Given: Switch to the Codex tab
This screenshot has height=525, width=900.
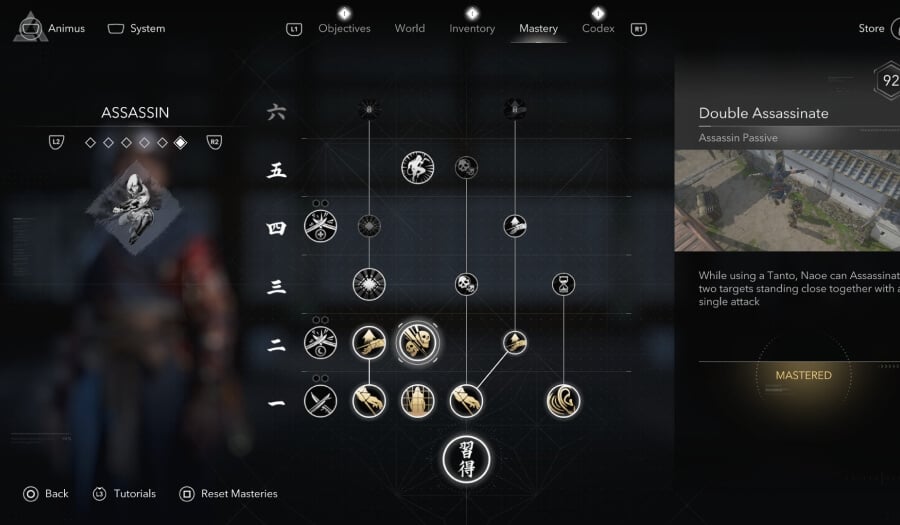Looking at the screenshot, I should coord(598,29).
